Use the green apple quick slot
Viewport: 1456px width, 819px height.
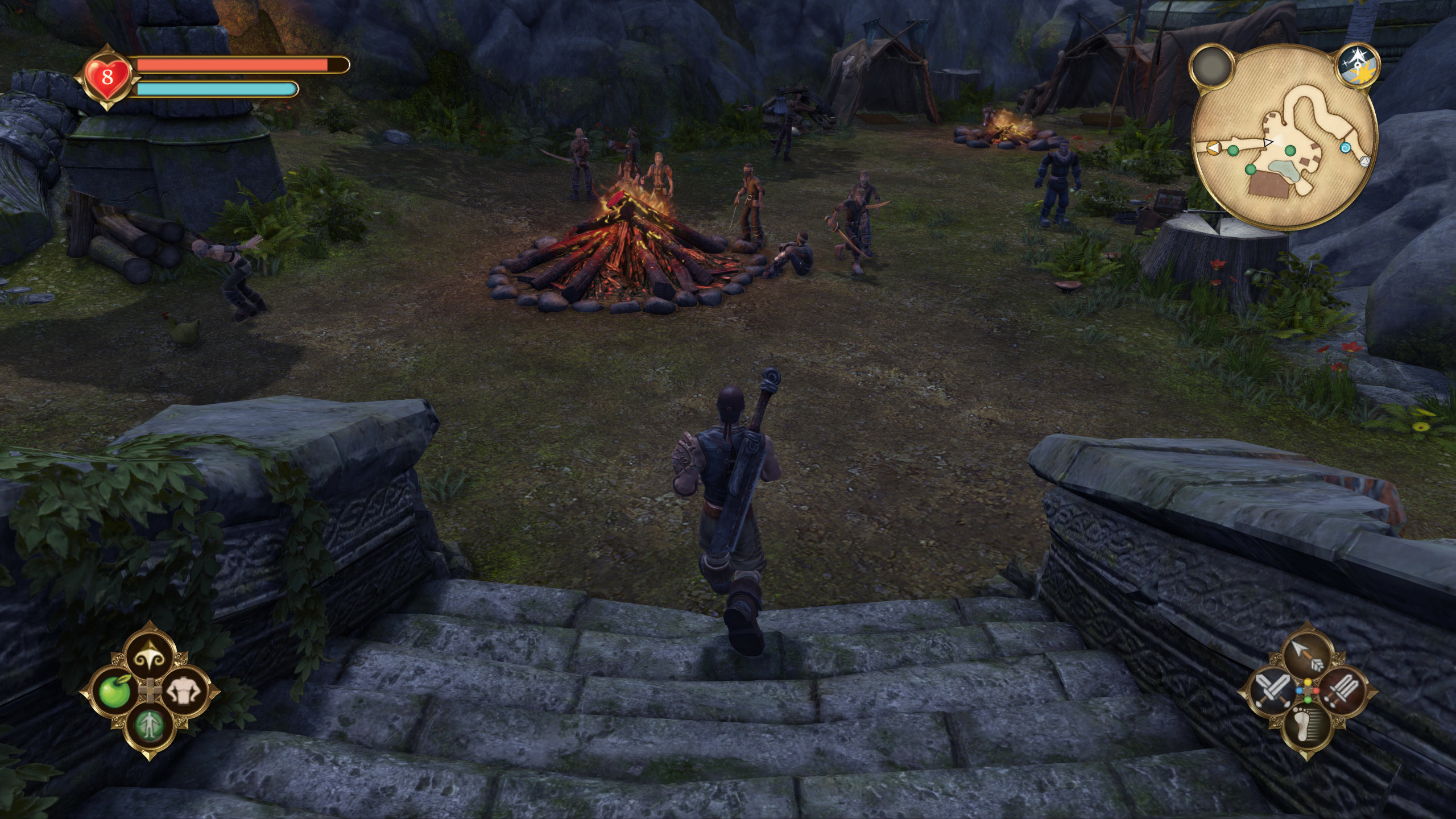click(x=115, y=692)
